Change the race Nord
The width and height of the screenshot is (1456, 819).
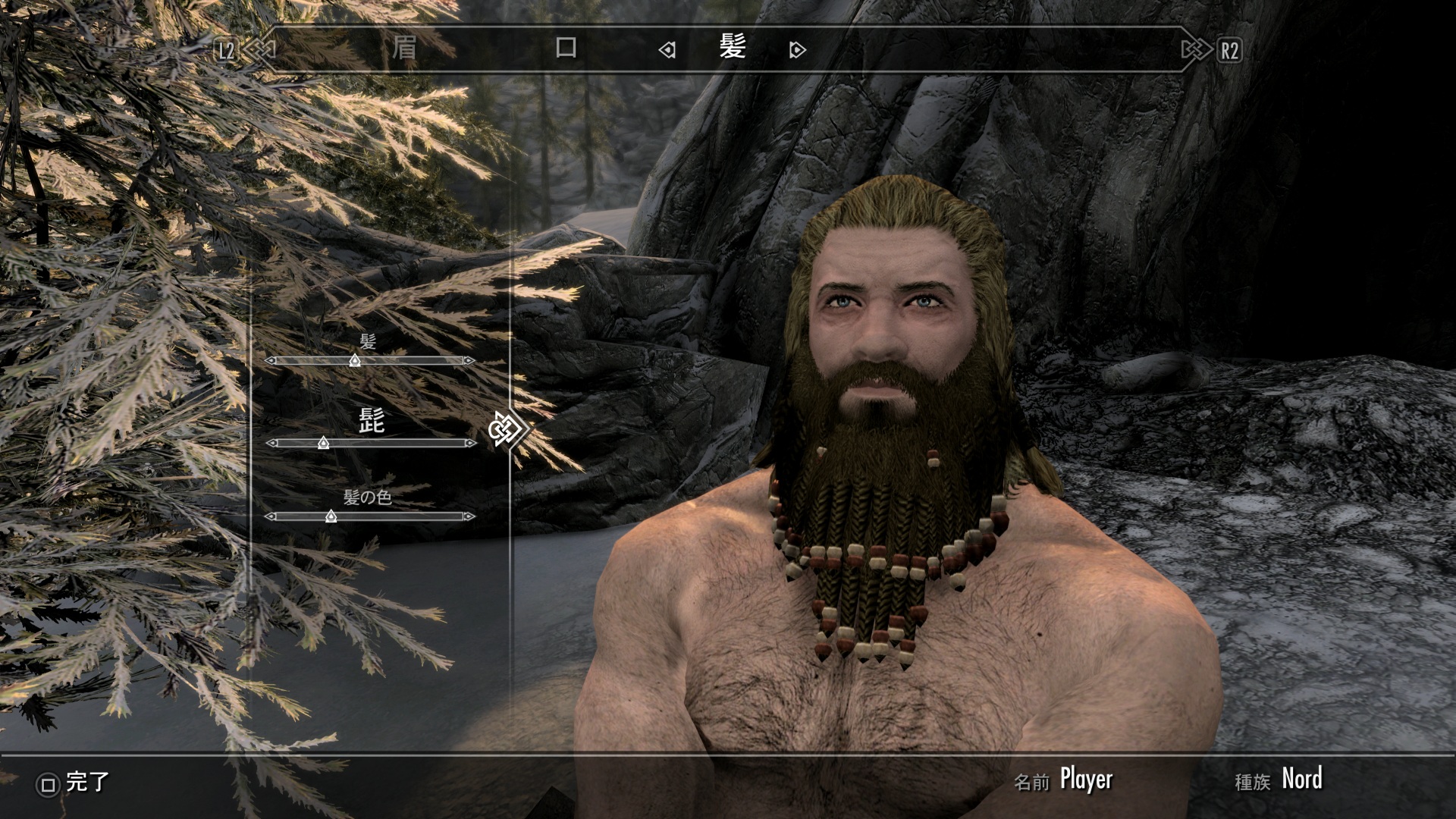[1301, 780]
